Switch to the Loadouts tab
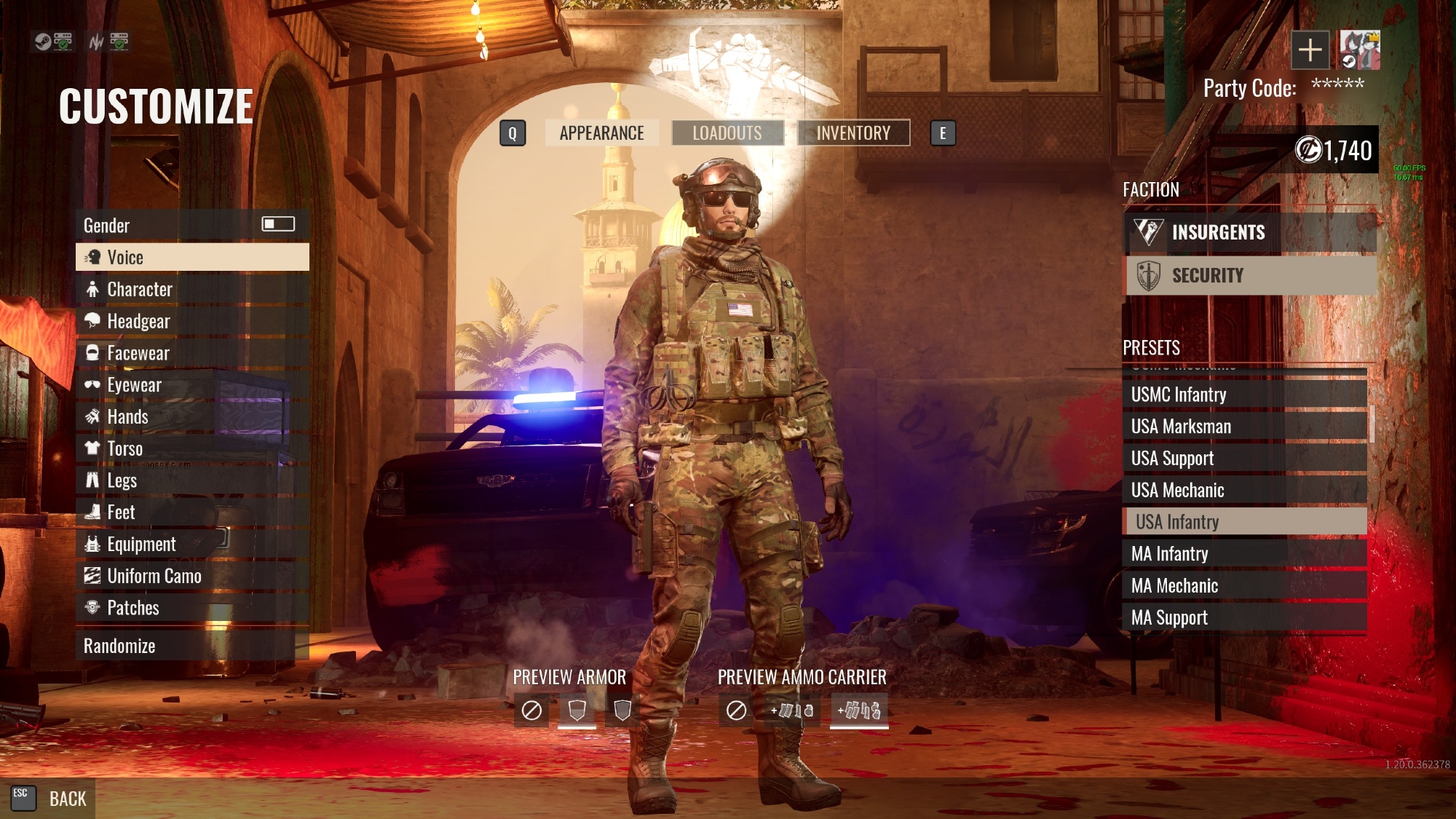 pyautogui.click(x=727, y=132)
